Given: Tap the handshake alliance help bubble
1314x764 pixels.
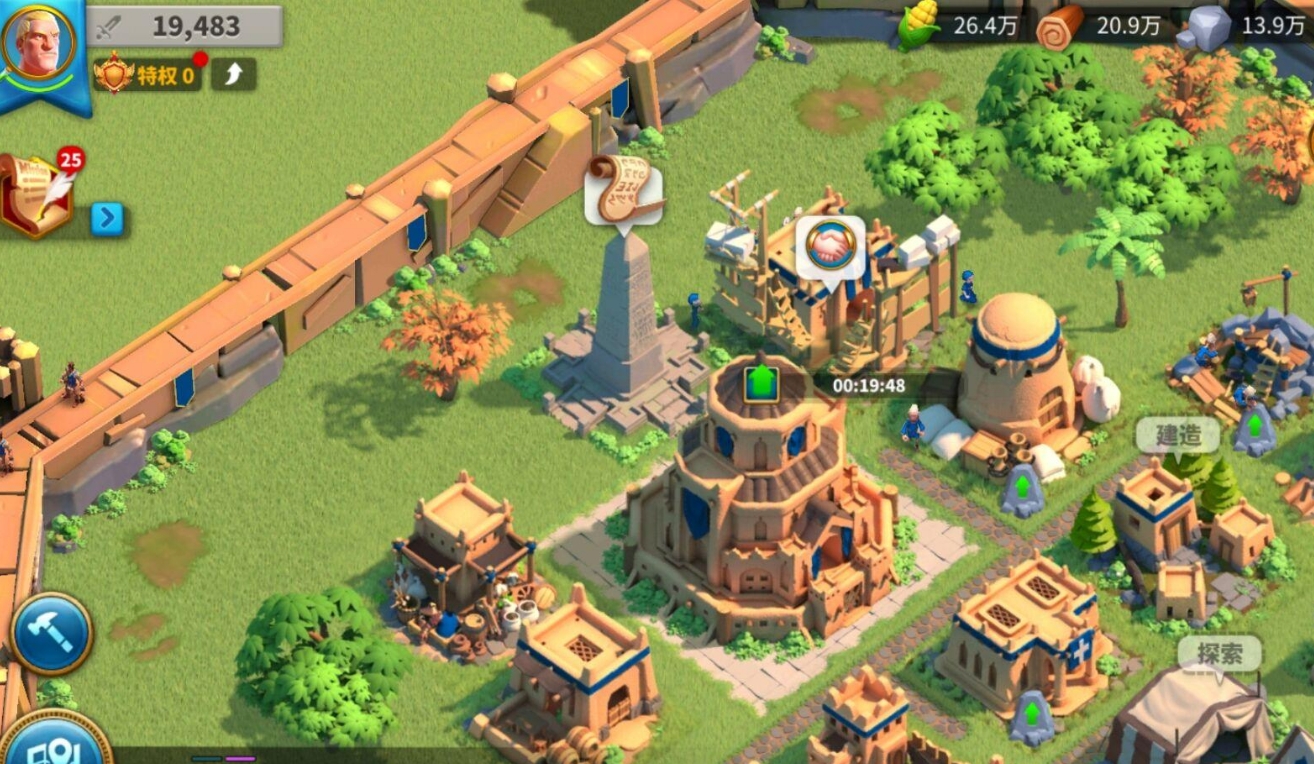Looking at the screenshot, I should pyautogui.click(x=830, y=245).
